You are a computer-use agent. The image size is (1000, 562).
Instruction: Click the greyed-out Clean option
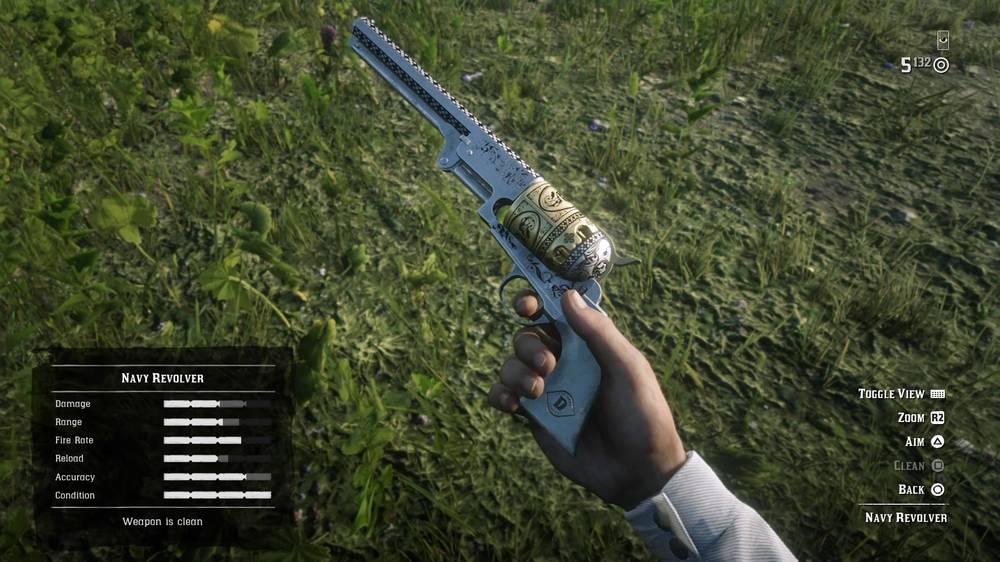(x=909, y=466)
